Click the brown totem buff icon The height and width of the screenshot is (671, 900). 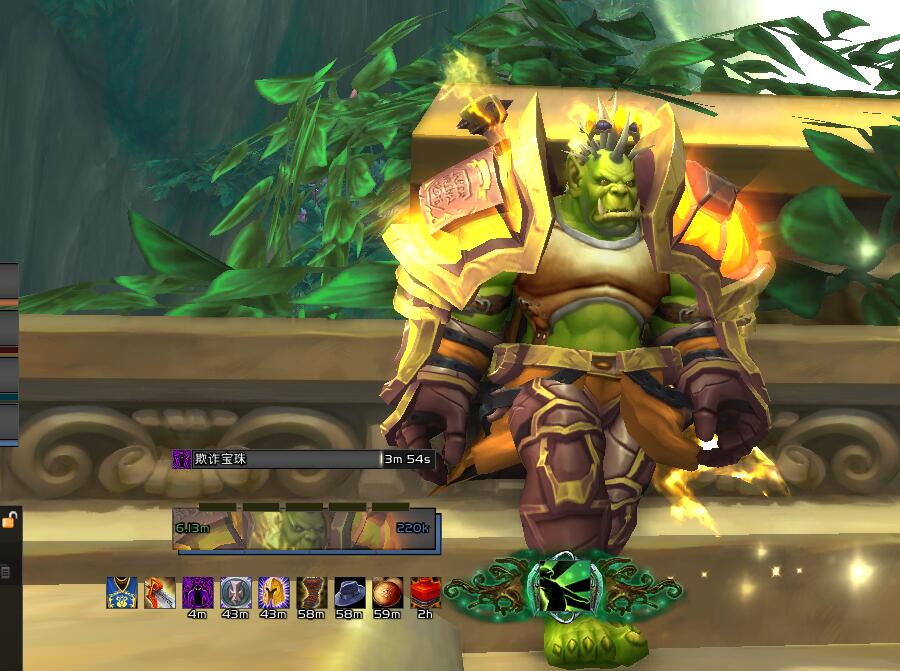pyautogui.click(x=311, y=593)
